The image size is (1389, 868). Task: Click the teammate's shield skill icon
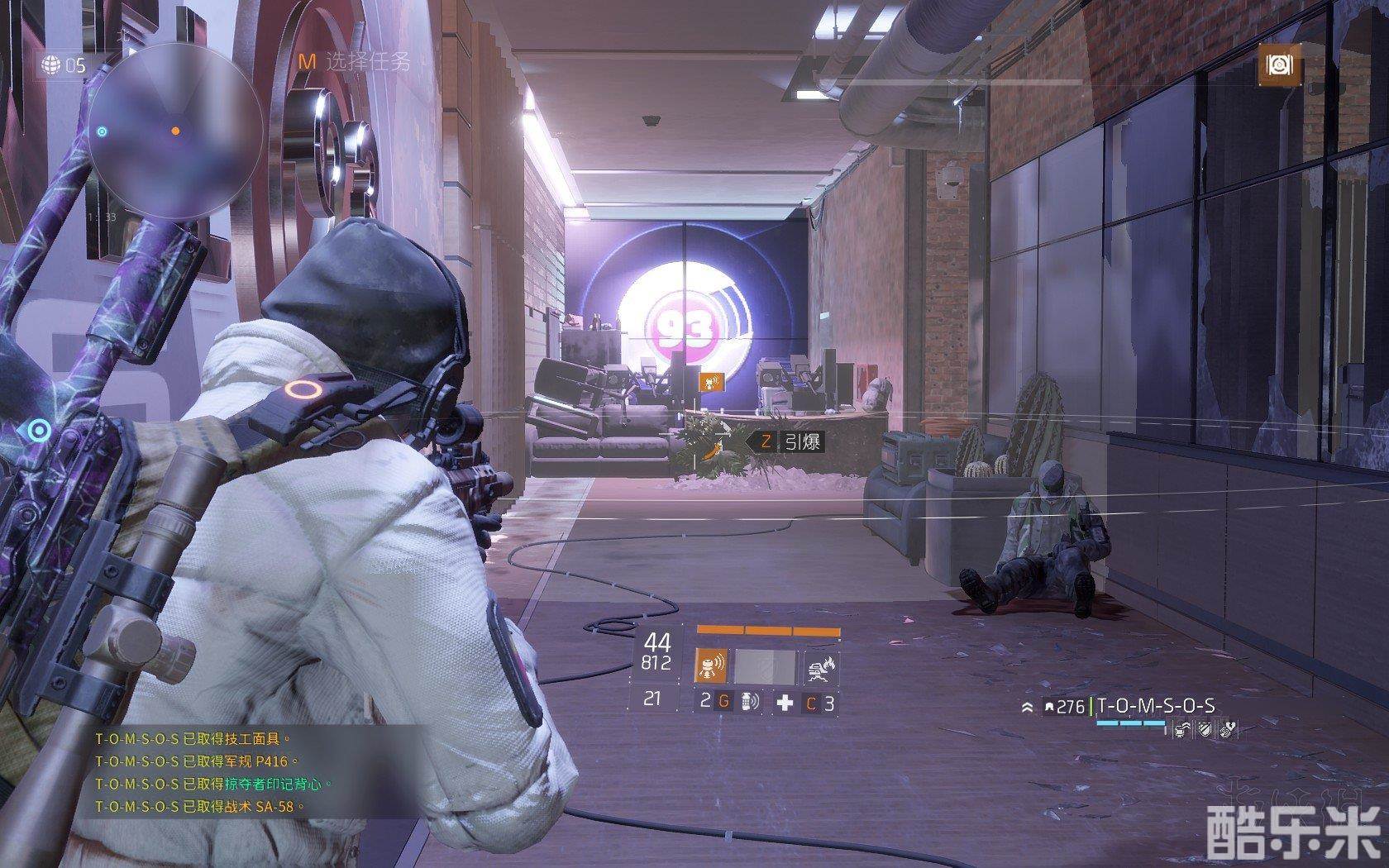coord(1206,728)
